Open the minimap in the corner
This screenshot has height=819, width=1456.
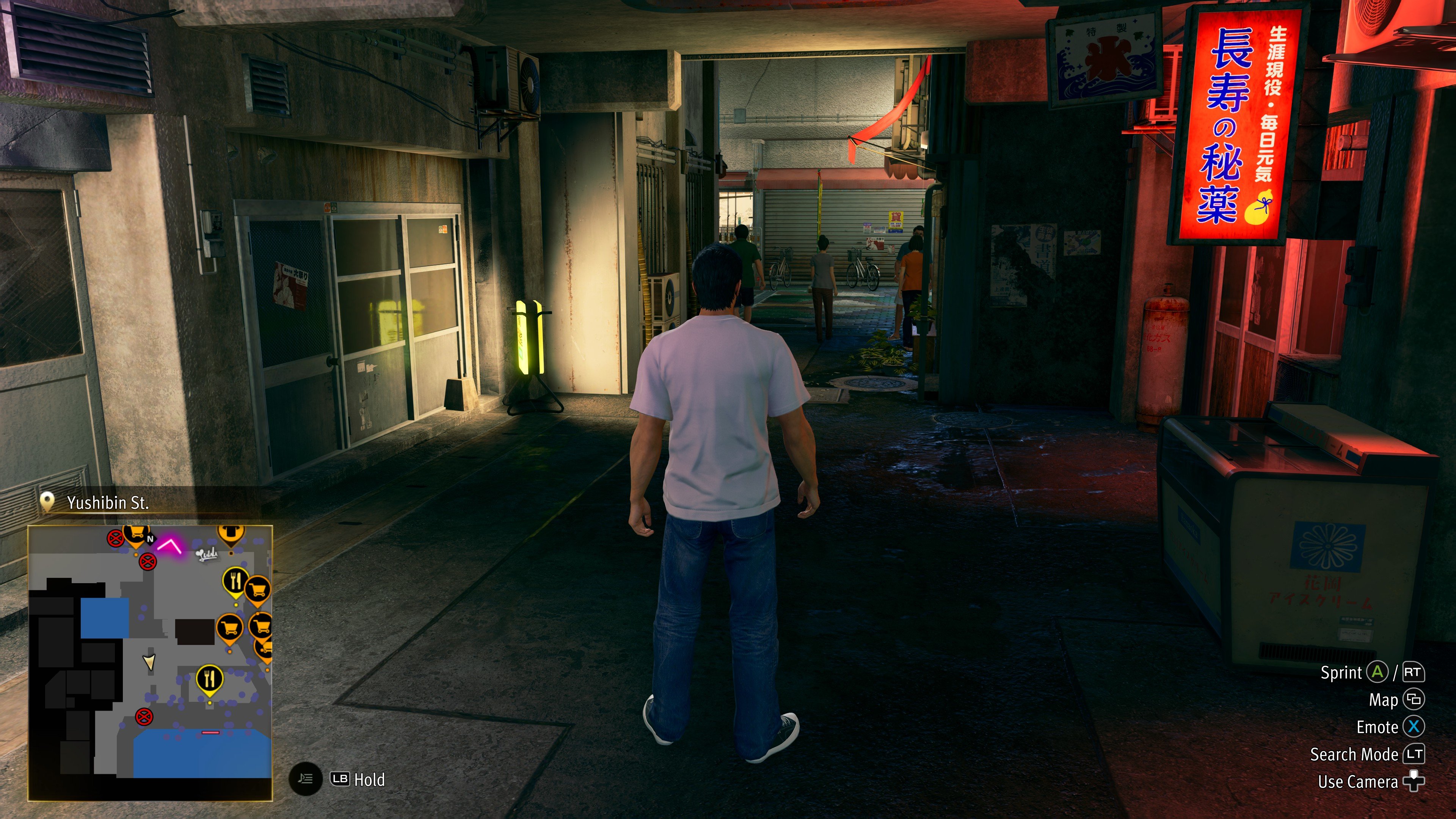click(x=151, y=662)
